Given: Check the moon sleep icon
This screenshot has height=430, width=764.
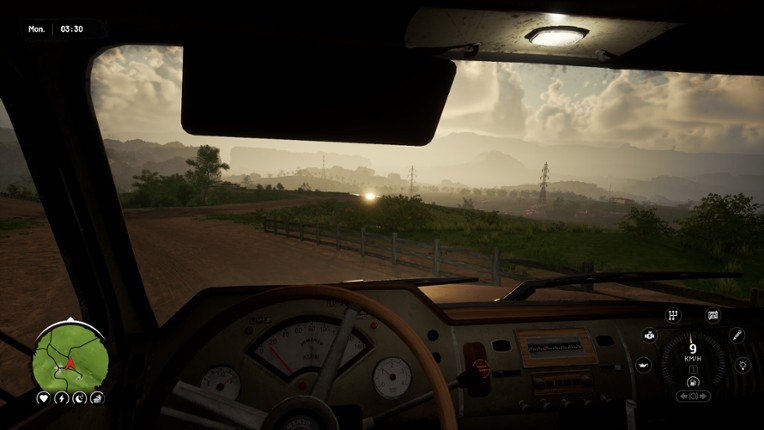Looking at the screenshot, I should pyautogui.click(x=78, y=398).
